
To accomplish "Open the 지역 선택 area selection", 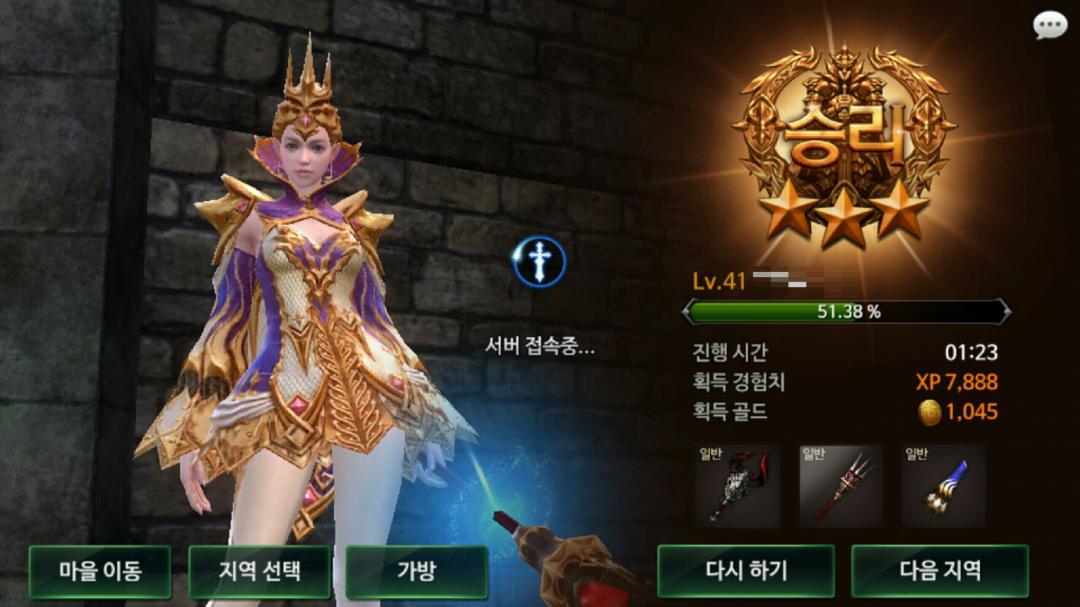I will pos(259,571).
